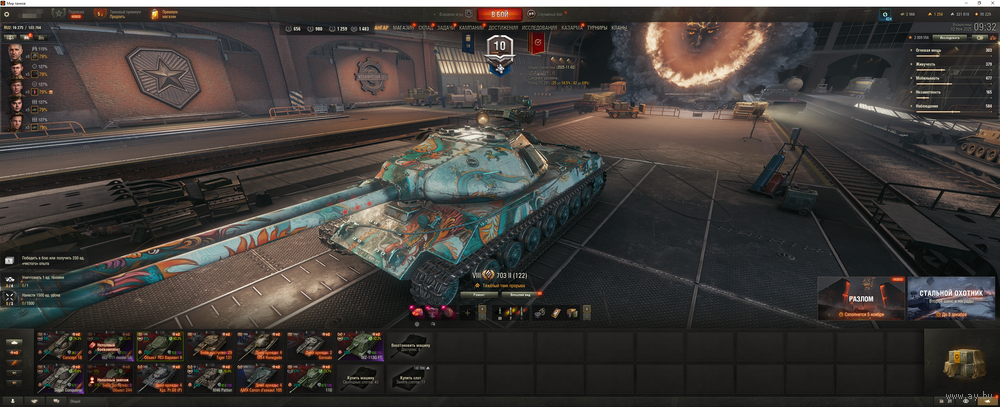Image resolution: width=1000 pixels, height=407 pixels.
Task: Open the Исследования tab
Action: click(540, 28)
